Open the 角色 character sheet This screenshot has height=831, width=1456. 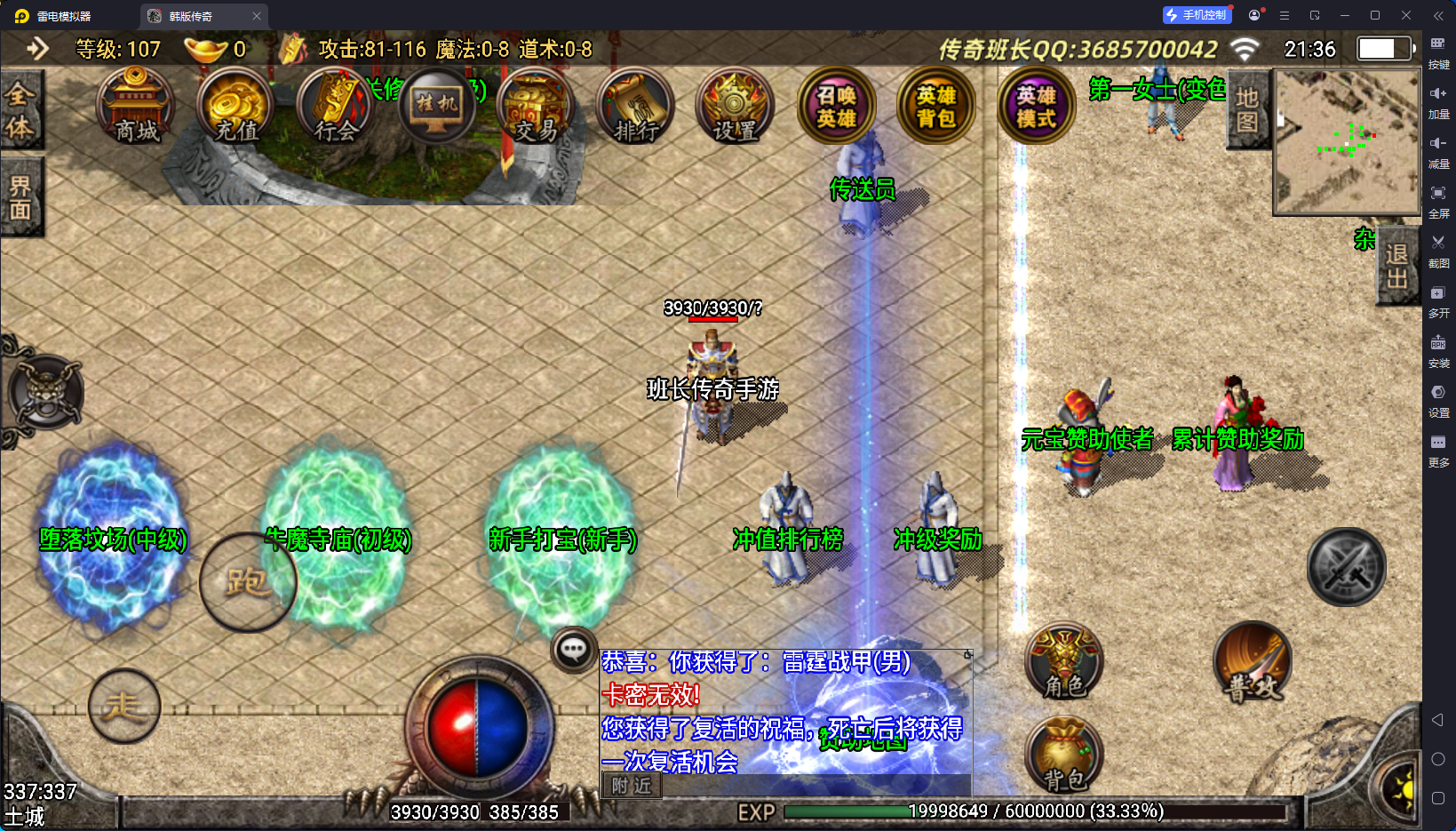click(1064, 662)
